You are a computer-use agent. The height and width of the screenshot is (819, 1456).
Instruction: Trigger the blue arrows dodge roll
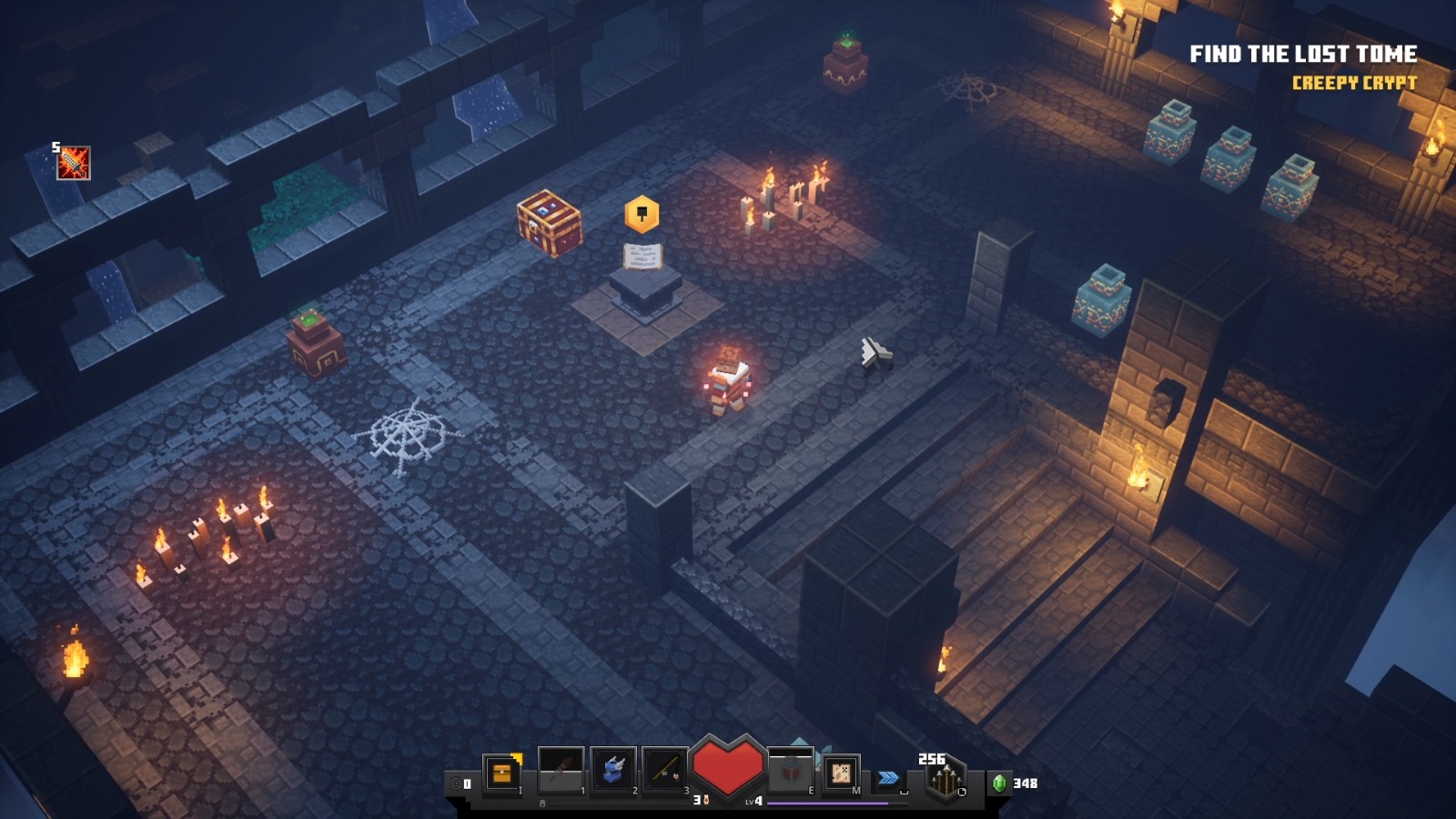(888, 778)
